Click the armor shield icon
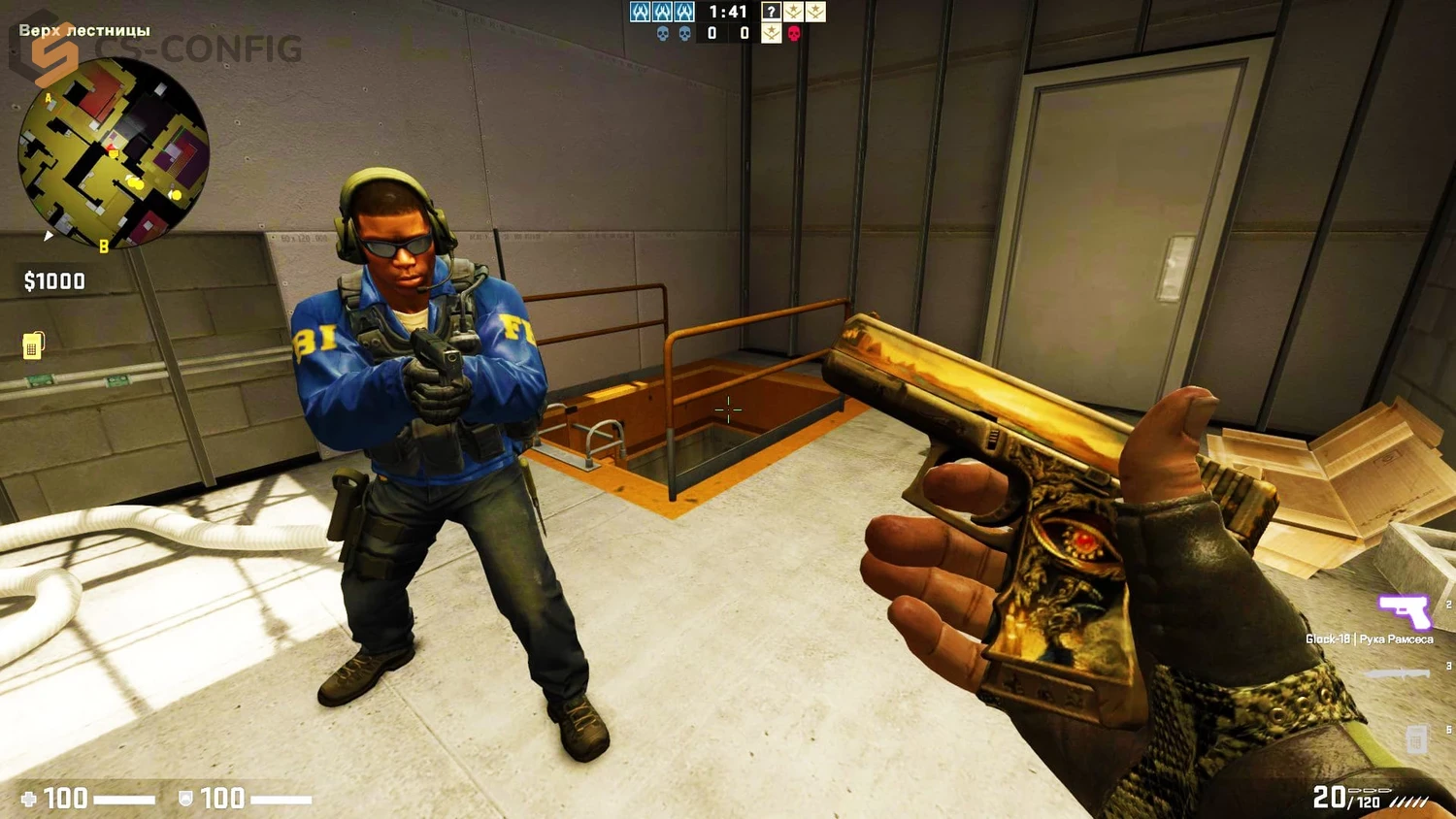 click(186, 798)
